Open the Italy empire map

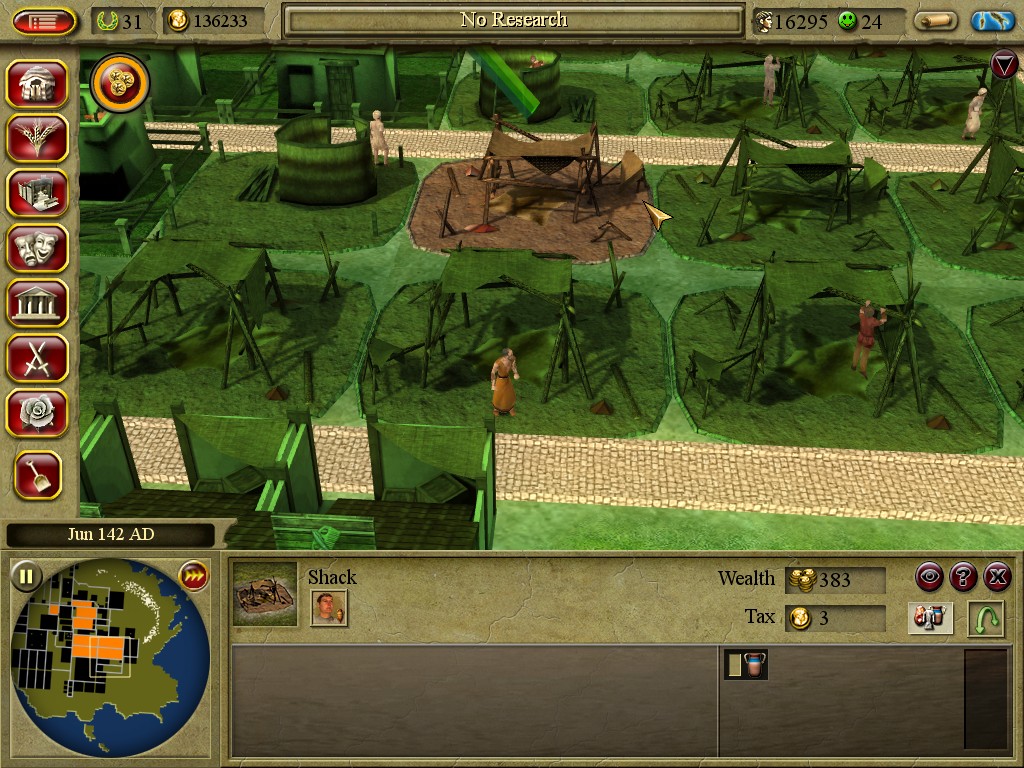click(992, 21)
